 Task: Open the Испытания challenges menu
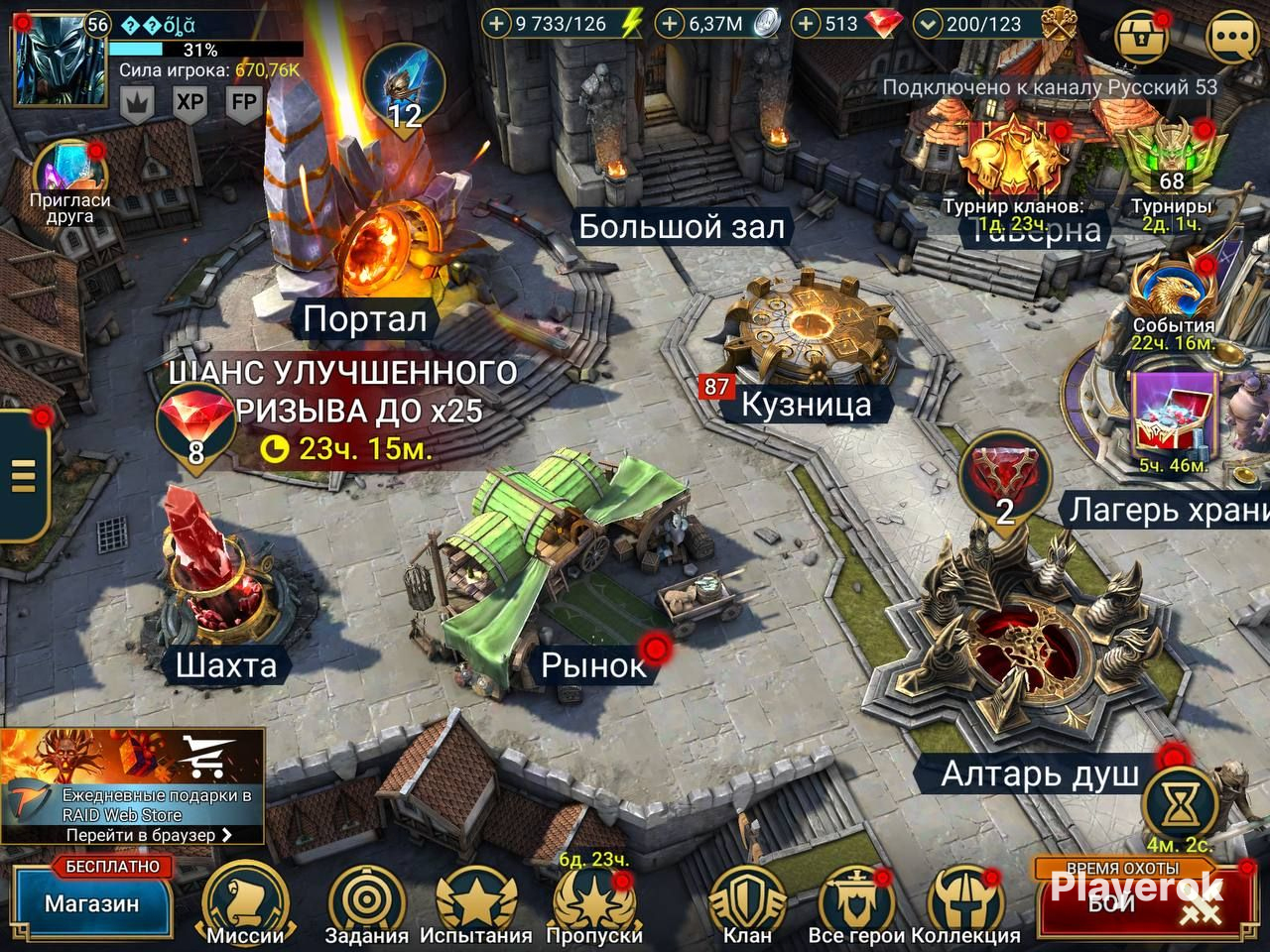pyautogui.click(x=476, y=902)
